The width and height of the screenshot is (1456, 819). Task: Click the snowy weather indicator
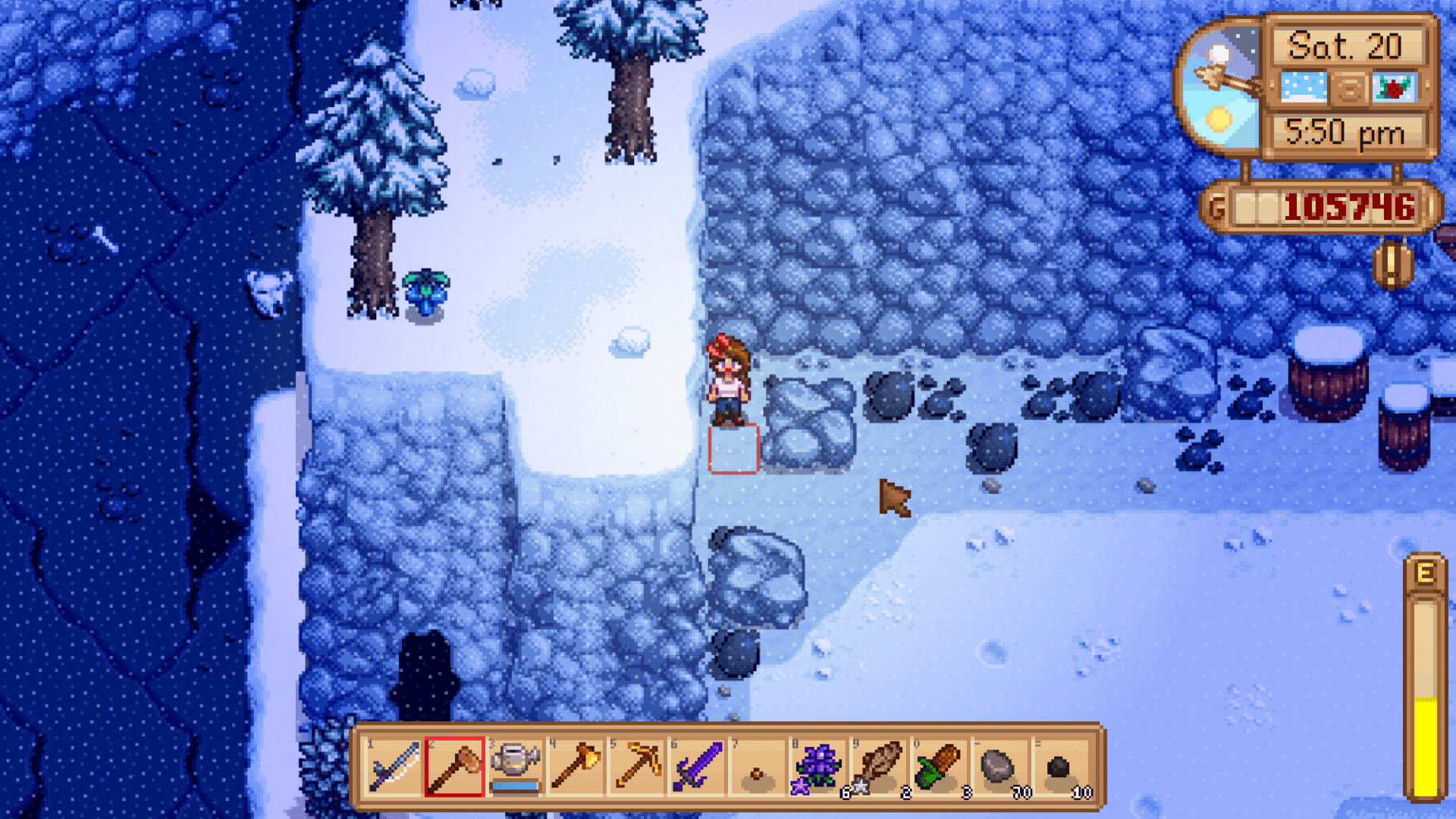coord(1303,89)
